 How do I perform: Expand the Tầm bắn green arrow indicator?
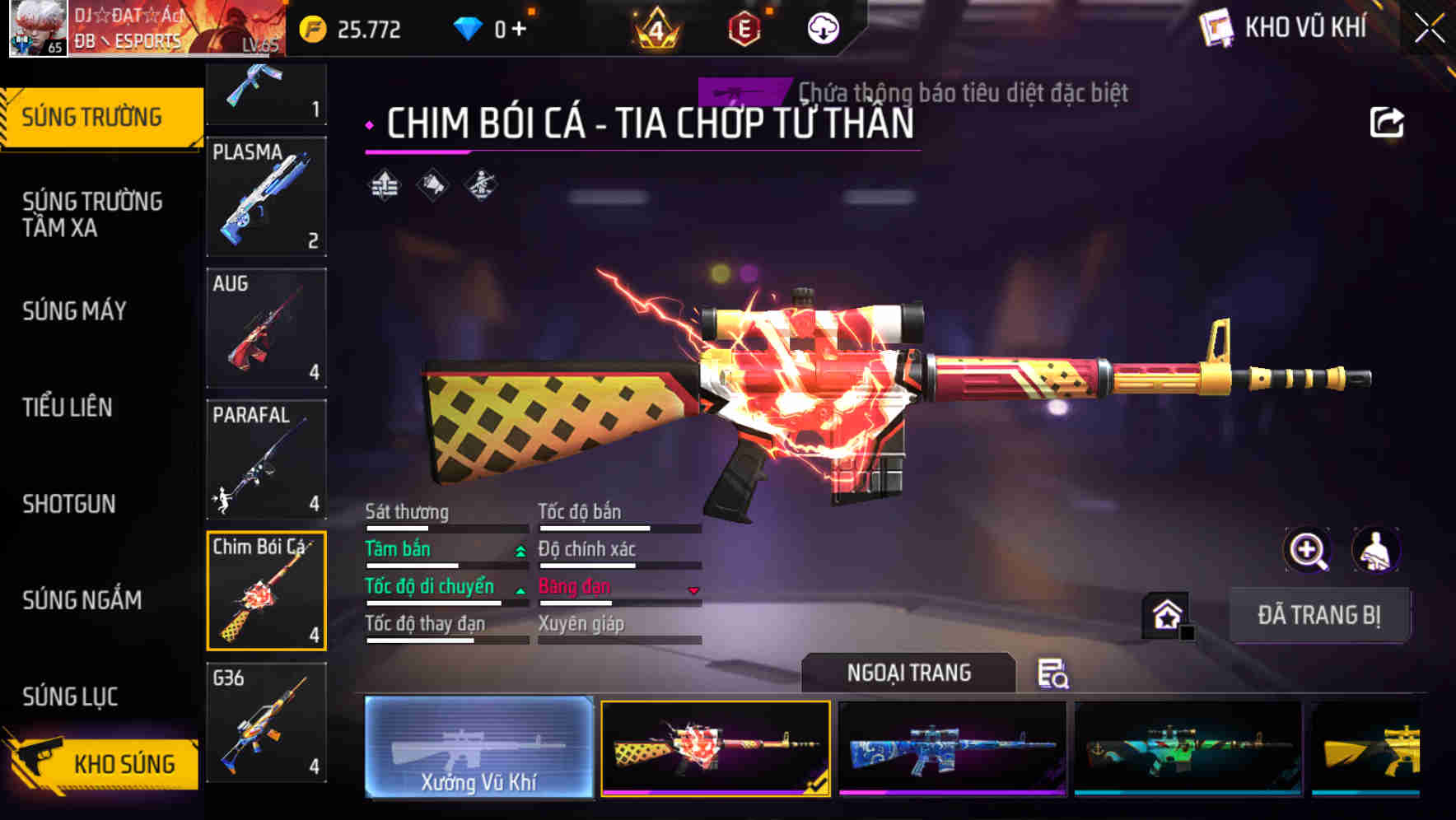519,550
